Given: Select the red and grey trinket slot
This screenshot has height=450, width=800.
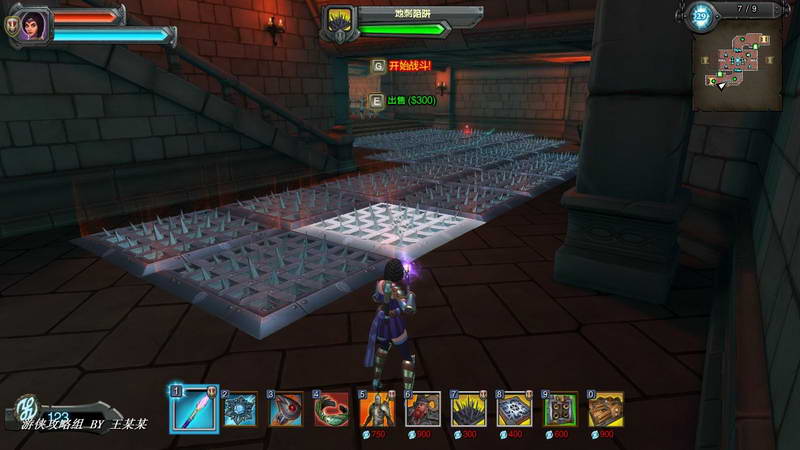Looking at the screenshot, I should pos(286,408).
